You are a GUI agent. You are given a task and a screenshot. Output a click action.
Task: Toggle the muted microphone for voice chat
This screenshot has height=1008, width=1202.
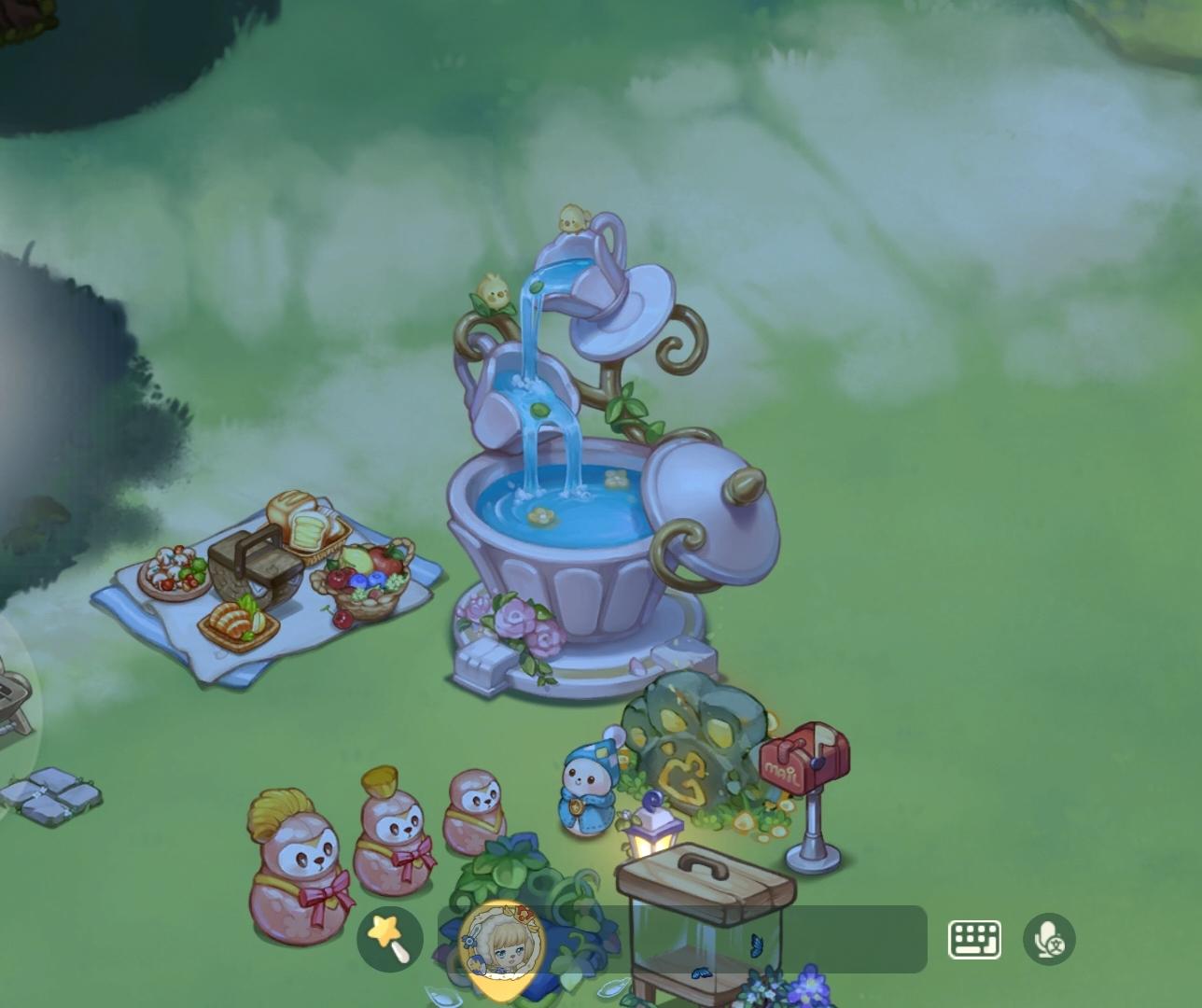(x=1049, y=939)
